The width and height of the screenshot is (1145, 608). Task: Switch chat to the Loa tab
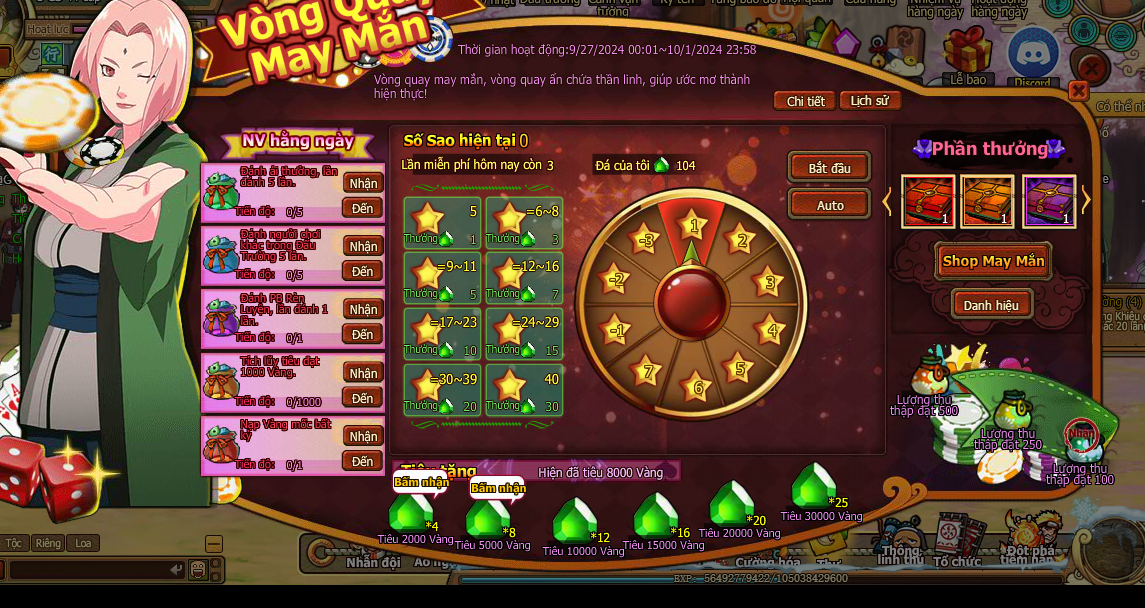83,543
